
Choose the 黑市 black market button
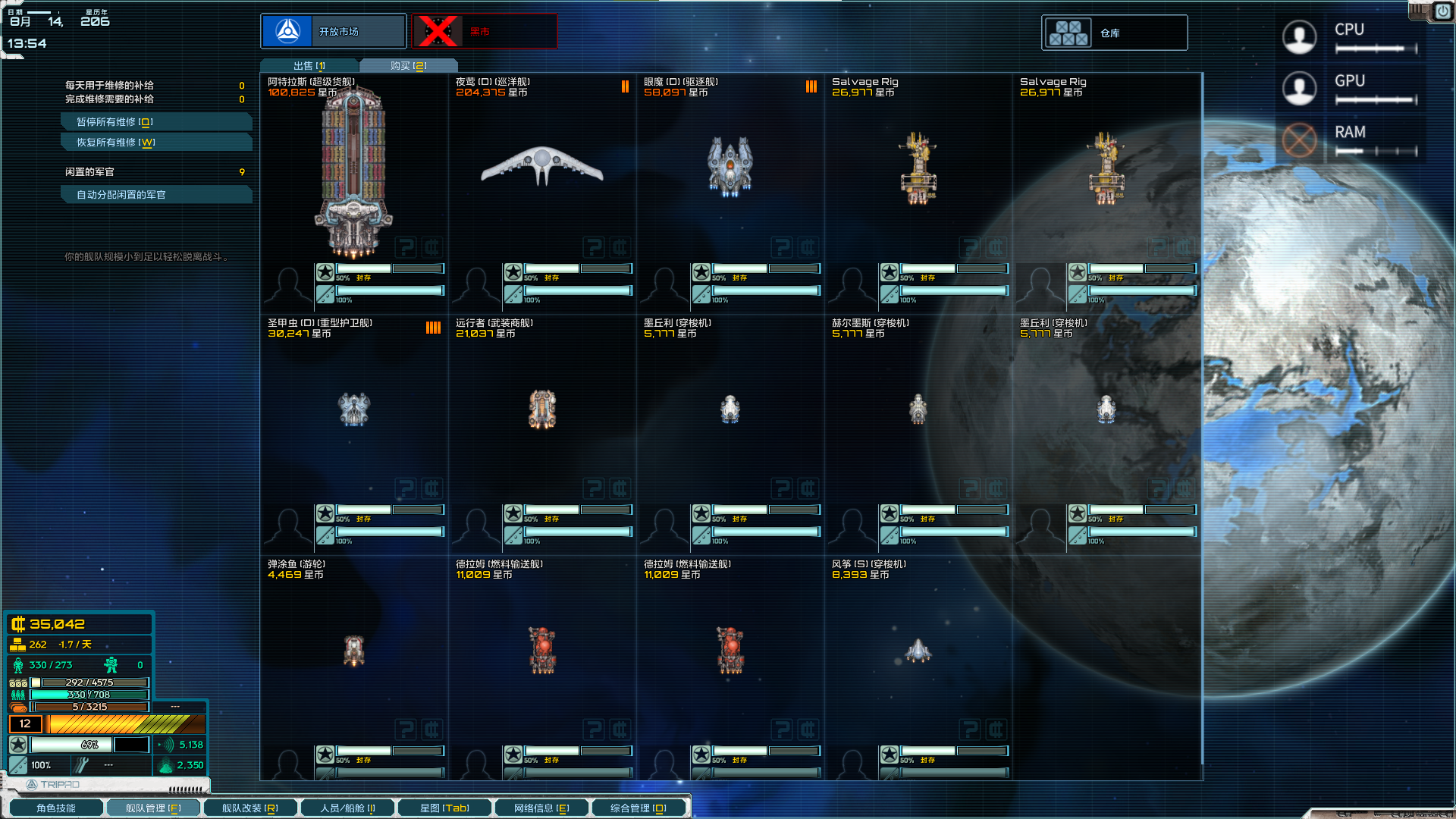click(x=484, y=32)
